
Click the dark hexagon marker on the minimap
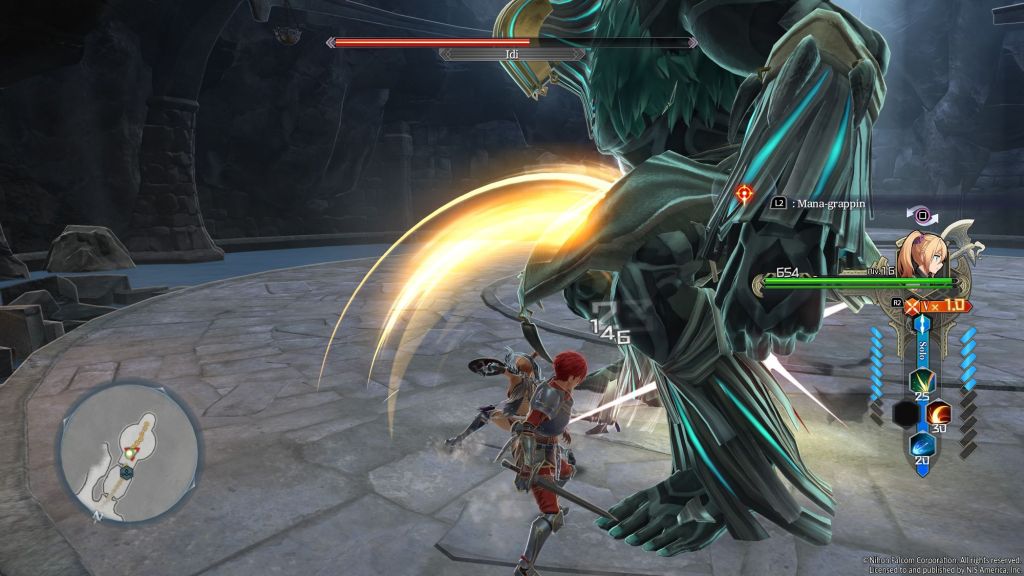[x=129, y=473]
